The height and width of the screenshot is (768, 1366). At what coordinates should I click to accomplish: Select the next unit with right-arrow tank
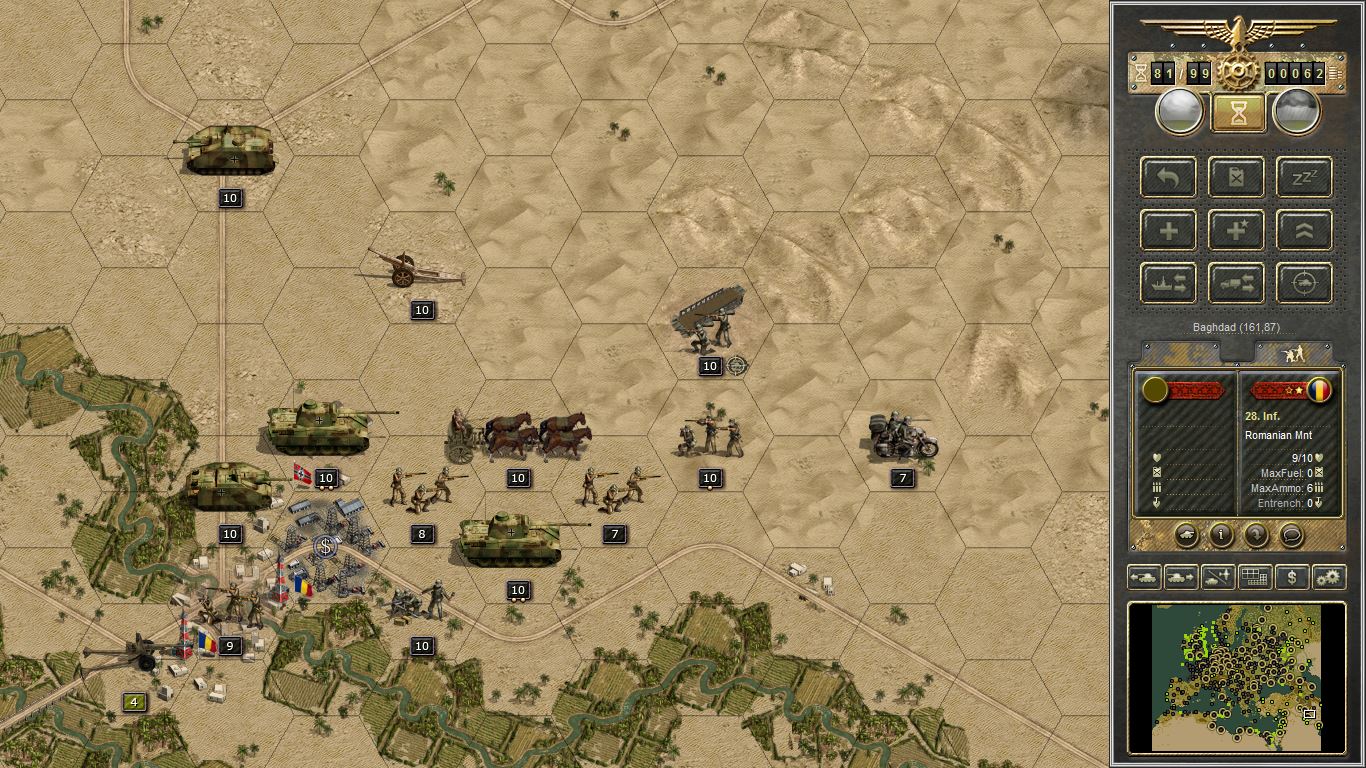(1181, 577)
